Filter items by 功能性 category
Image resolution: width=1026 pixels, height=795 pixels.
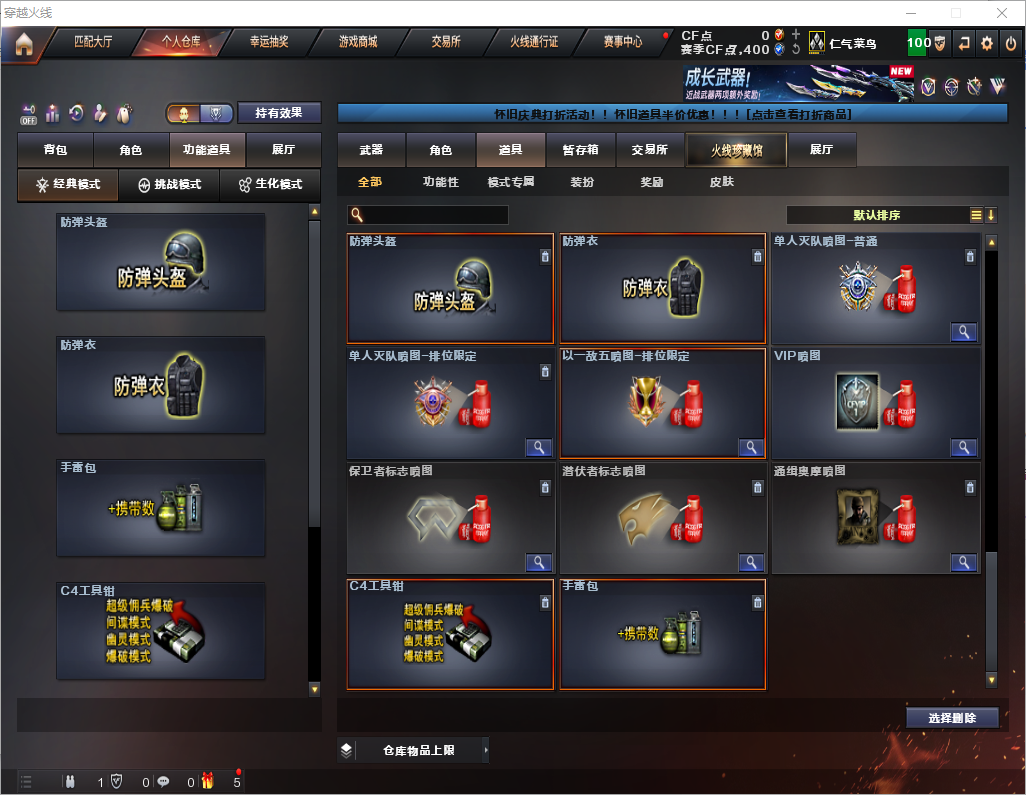(440, 182)
